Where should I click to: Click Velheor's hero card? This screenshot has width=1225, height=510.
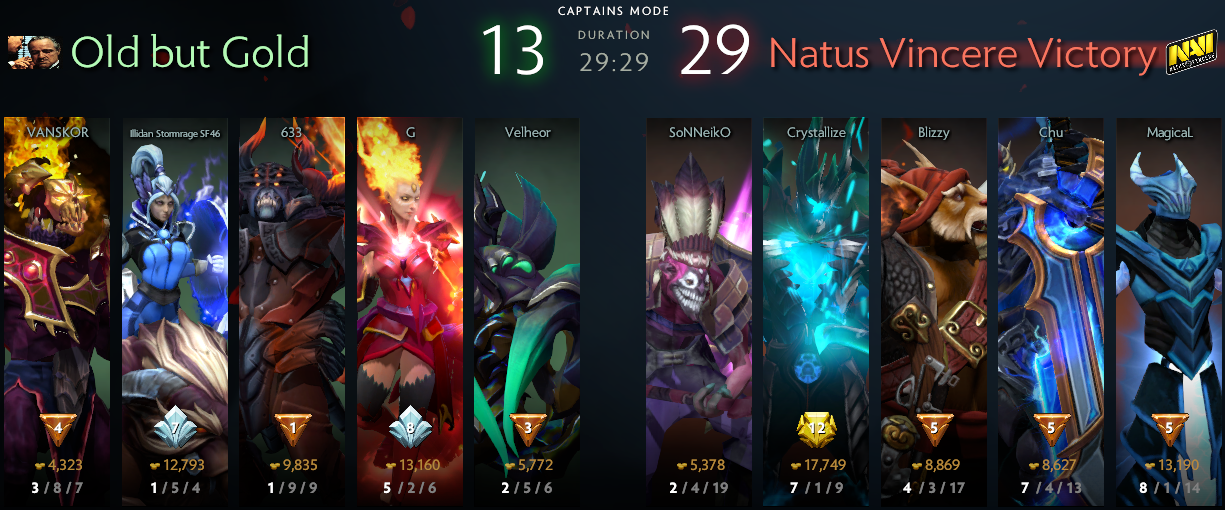click(527, 300)
